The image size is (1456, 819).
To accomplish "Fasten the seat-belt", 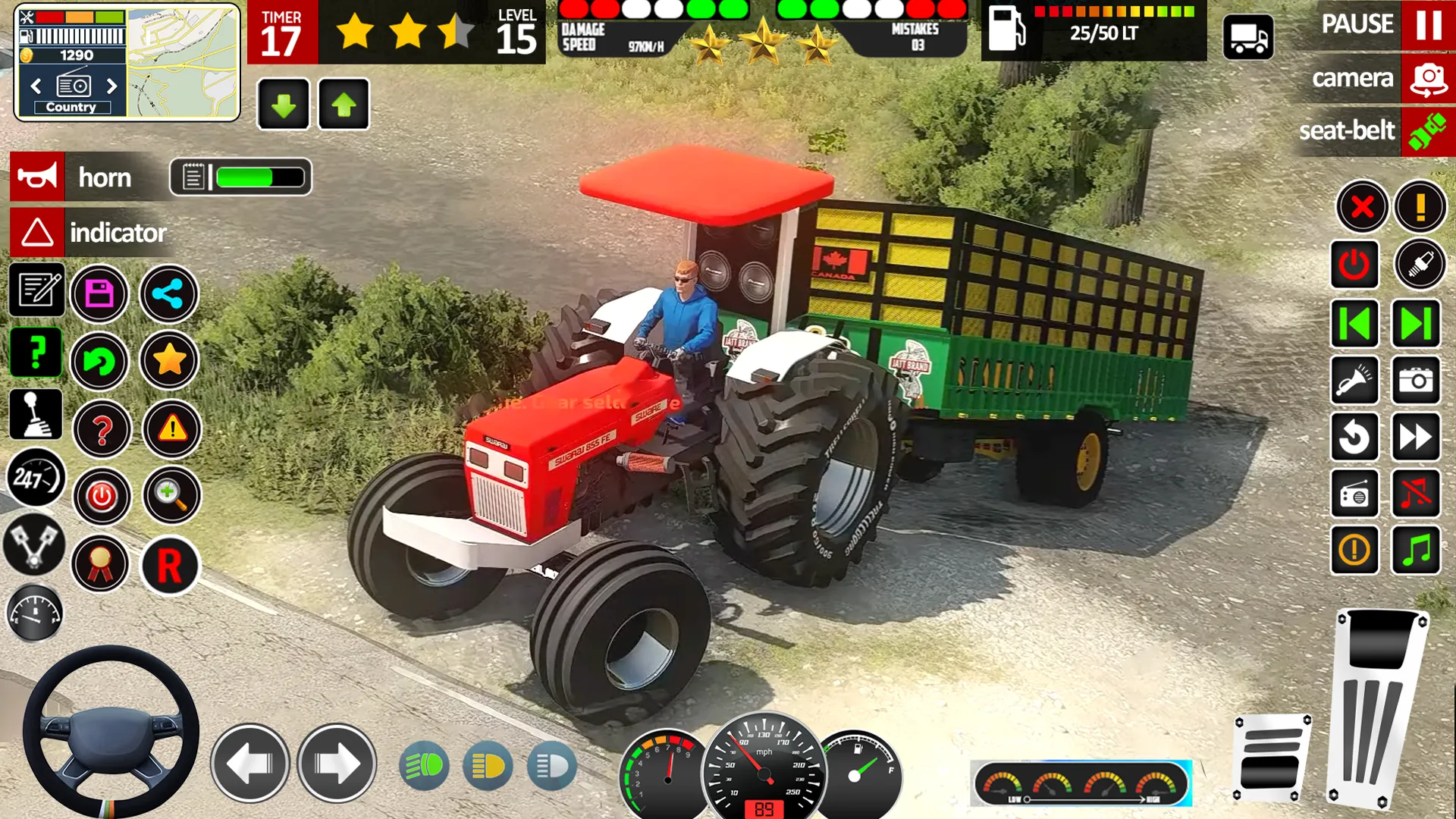I will pos(1426,130).
